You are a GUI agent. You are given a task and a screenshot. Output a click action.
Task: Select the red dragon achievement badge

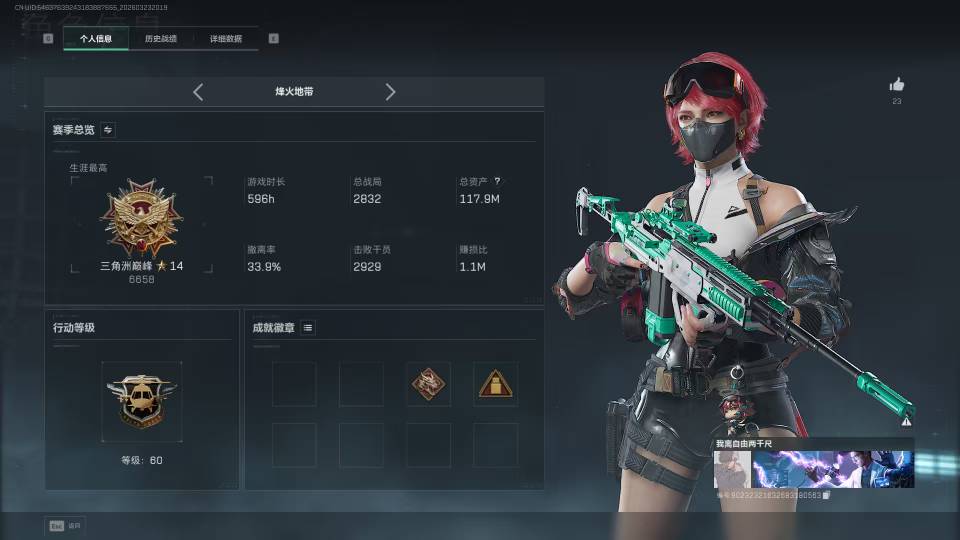428,384
